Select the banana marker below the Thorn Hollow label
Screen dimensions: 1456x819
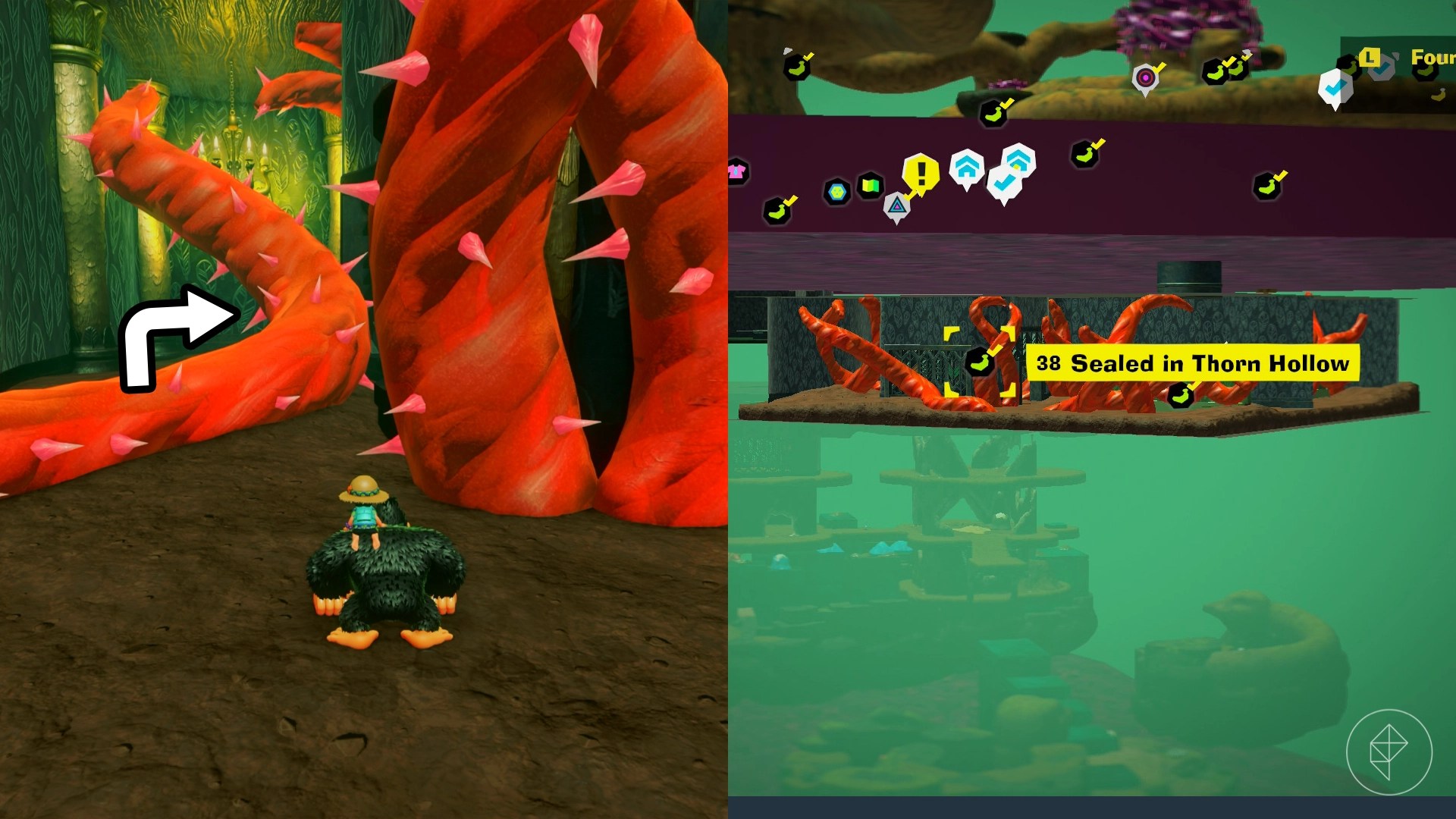pos(1179,395)
